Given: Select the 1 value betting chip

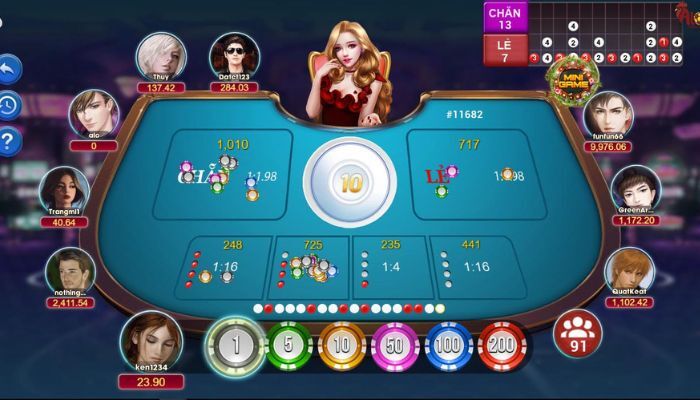Looking at the screenshot, I should coord(234,347).
